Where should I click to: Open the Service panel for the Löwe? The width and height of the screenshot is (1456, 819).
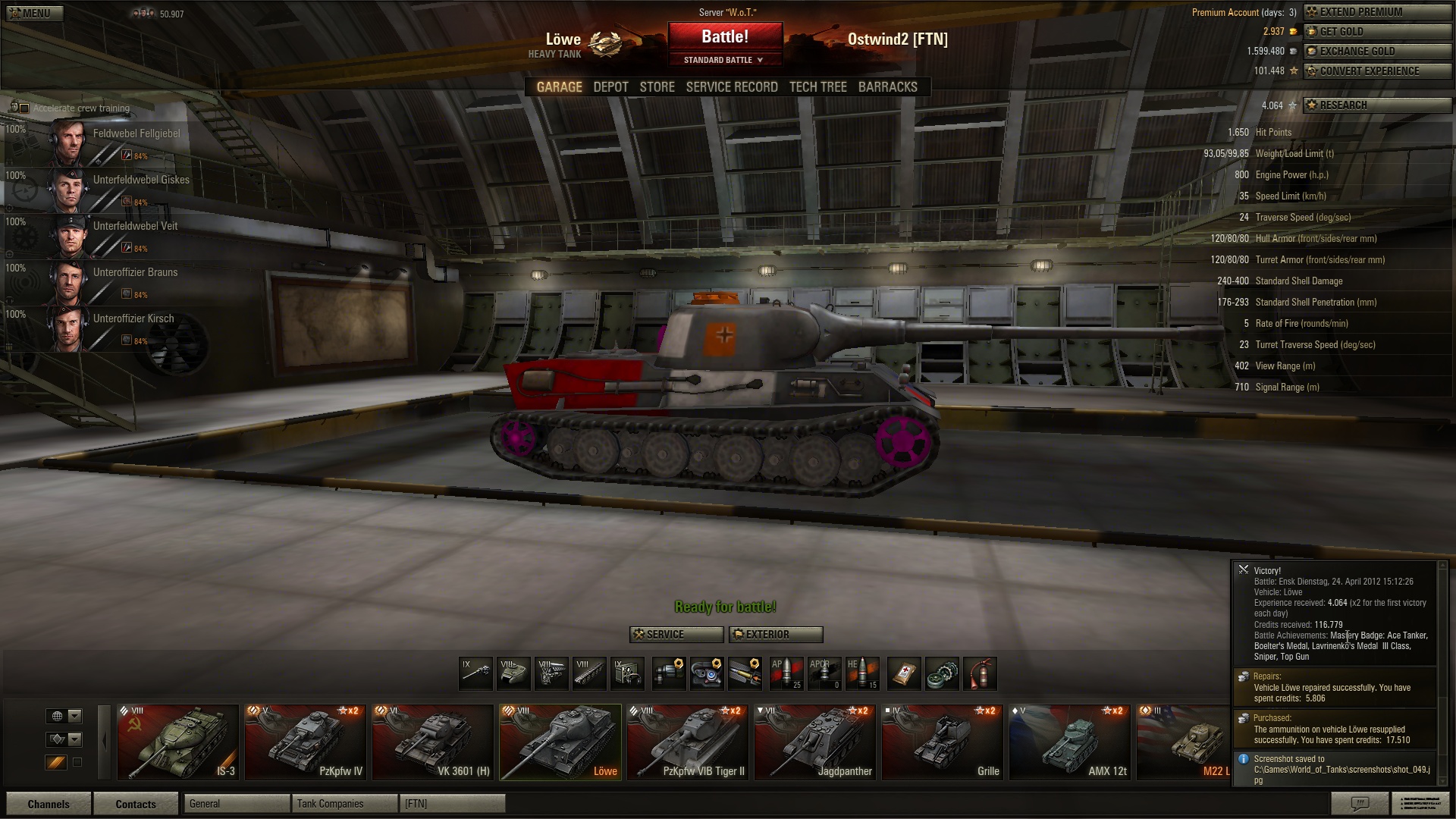click(x=676, y=635)
